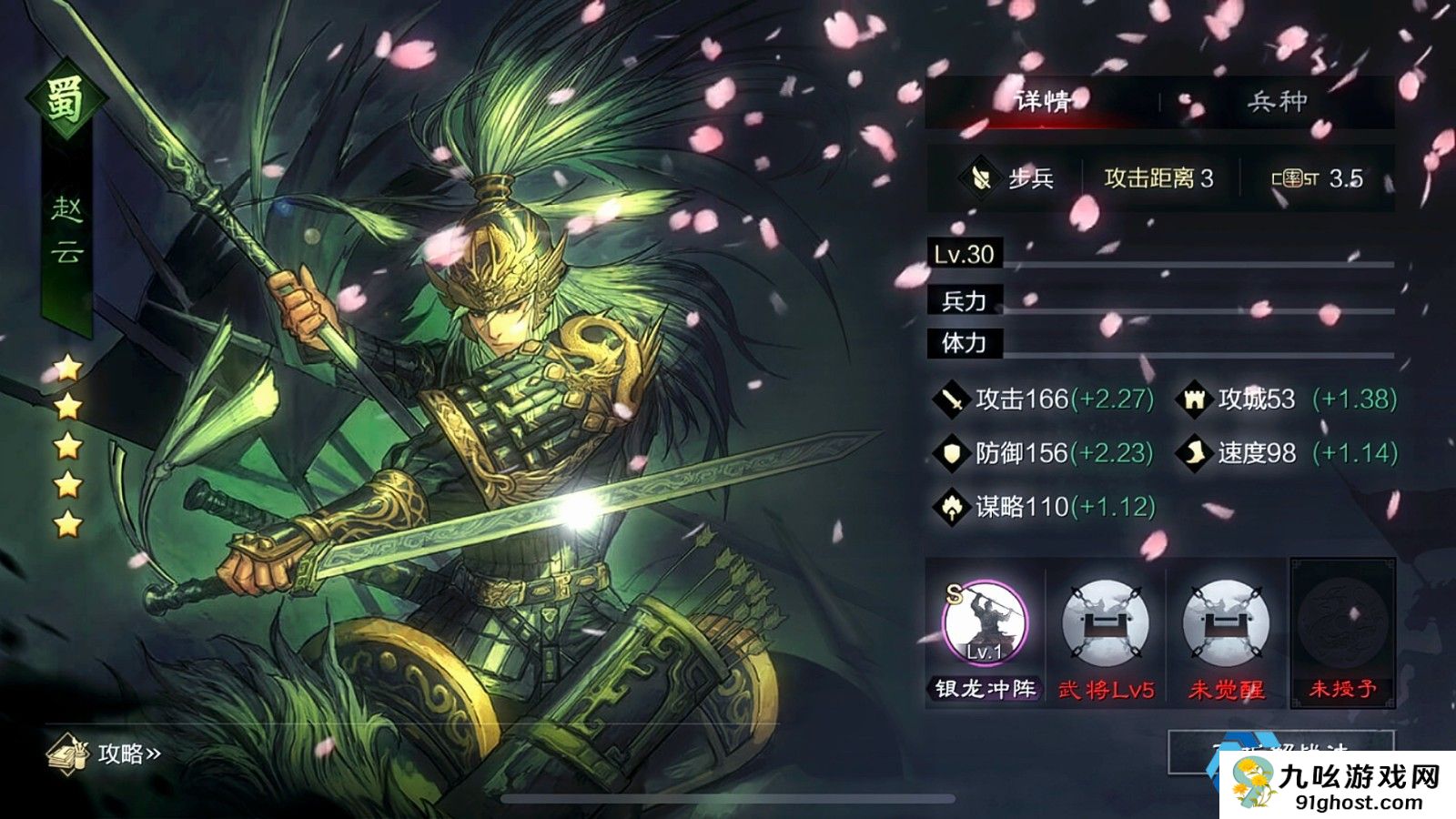
Task: Open the 兵种 troop type tab
Action: click(x=1277, y=101)
